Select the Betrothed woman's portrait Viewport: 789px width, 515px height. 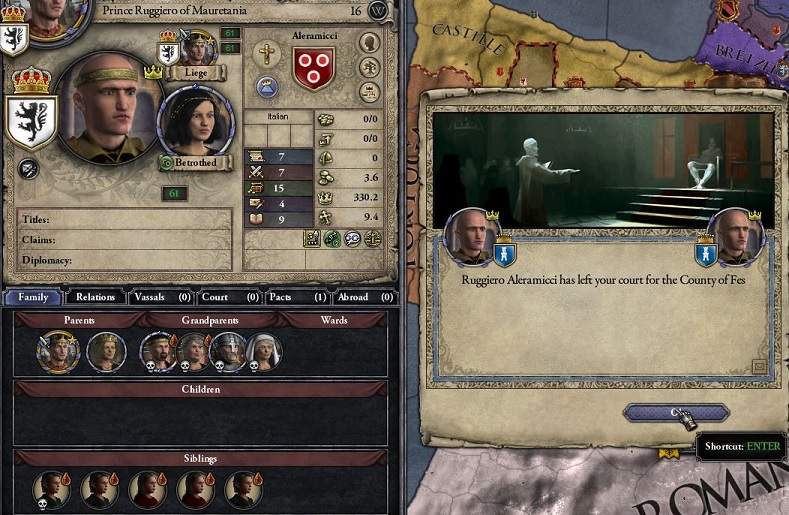click(196, 125)
